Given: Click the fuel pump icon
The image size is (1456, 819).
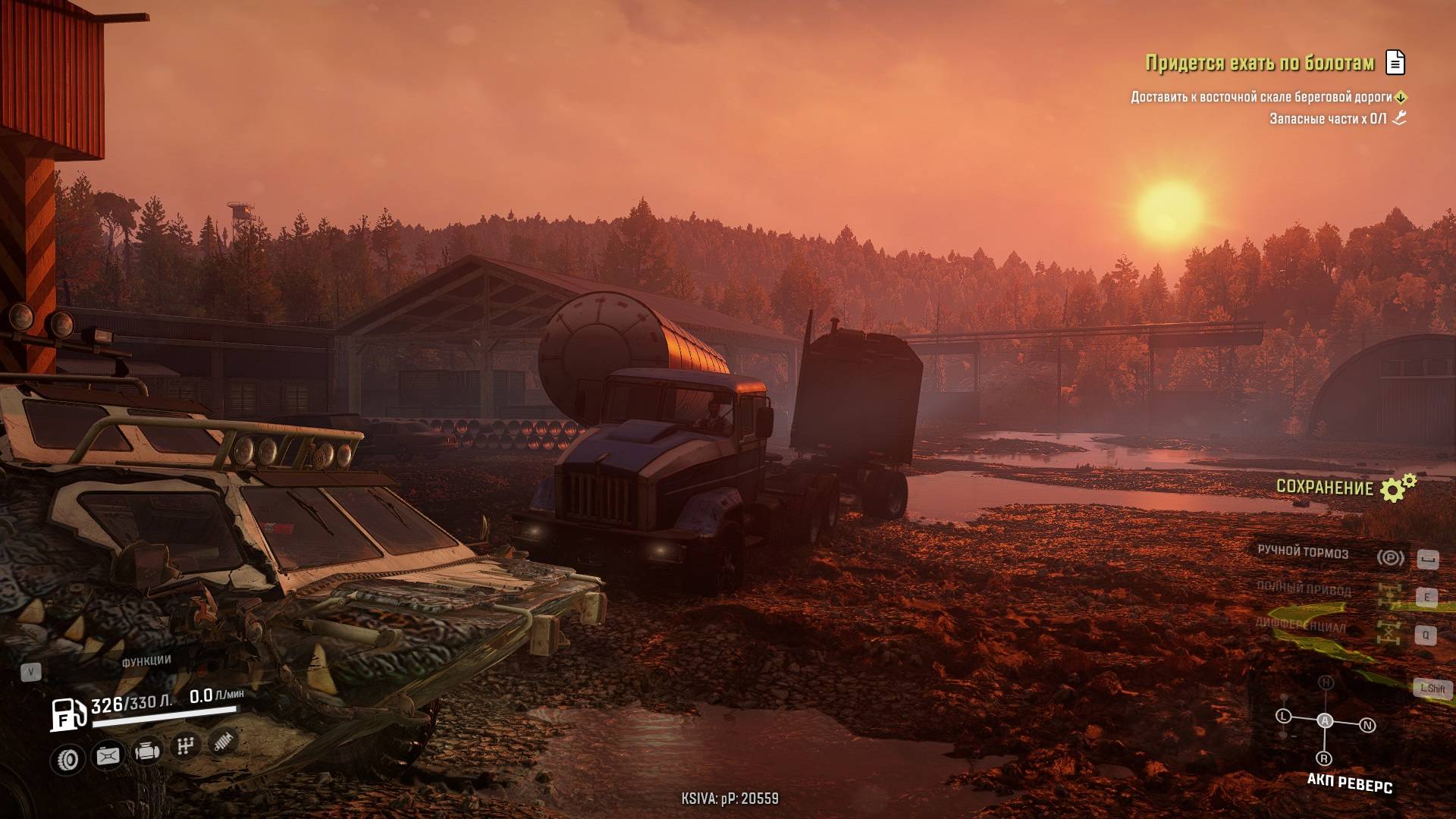Looking at the screenshot, I should pyautogui.click(x=67, y=714).
